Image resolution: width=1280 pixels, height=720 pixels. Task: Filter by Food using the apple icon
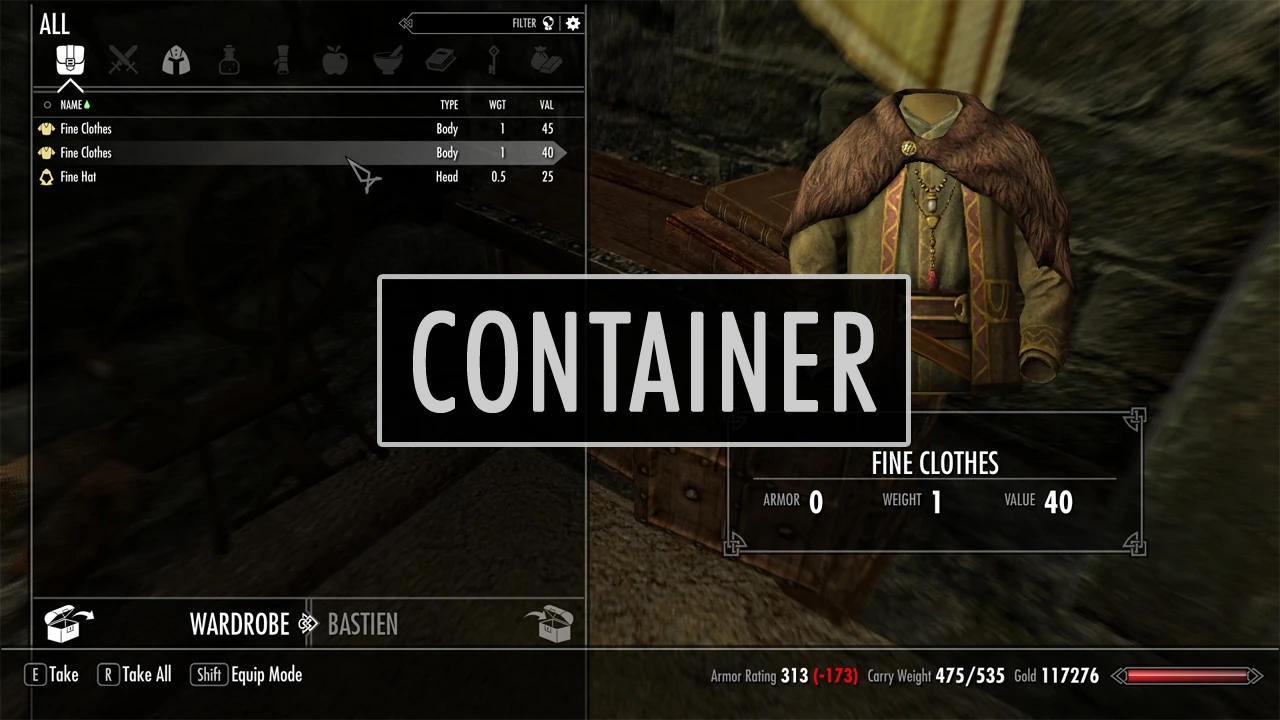[x=335, y=60]
